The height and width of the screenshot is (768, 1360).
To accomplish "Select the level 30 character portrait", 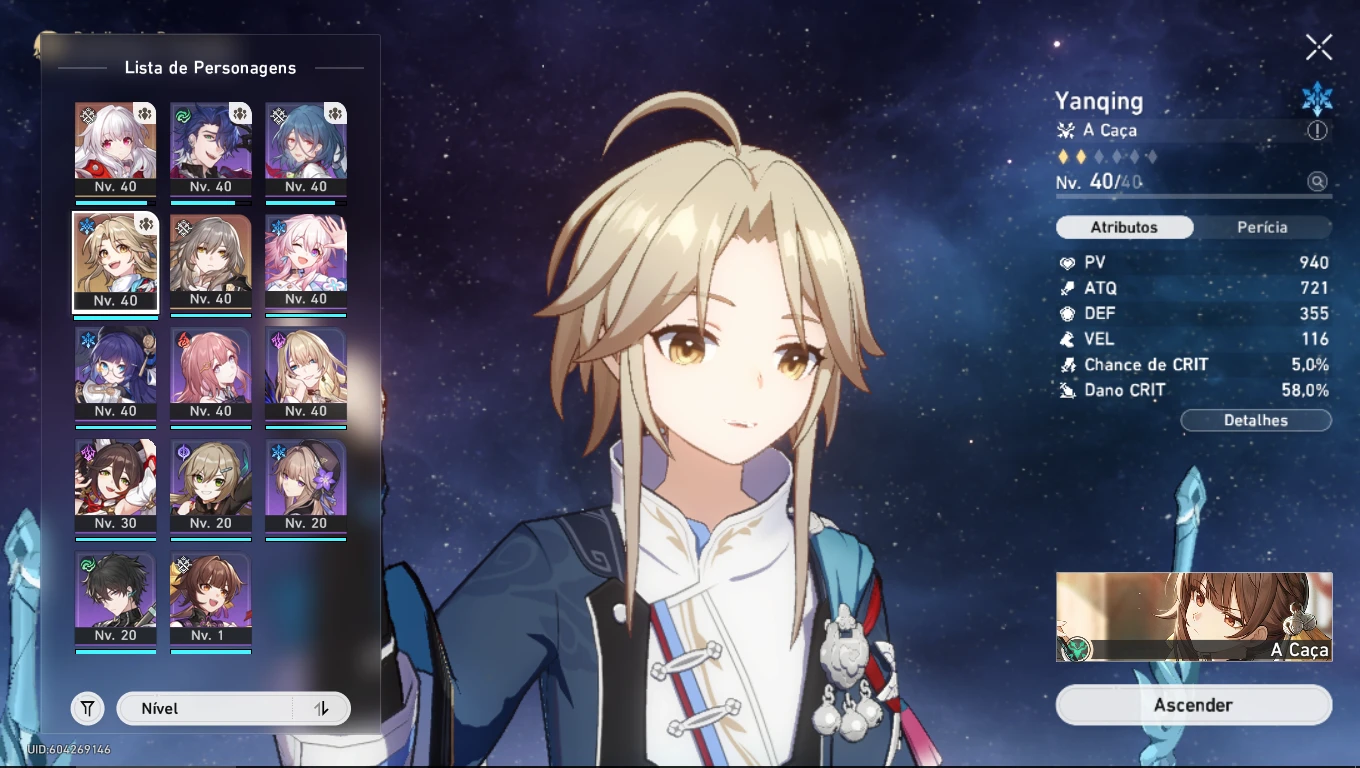I will pyautogui.click(x=116, y=487).
